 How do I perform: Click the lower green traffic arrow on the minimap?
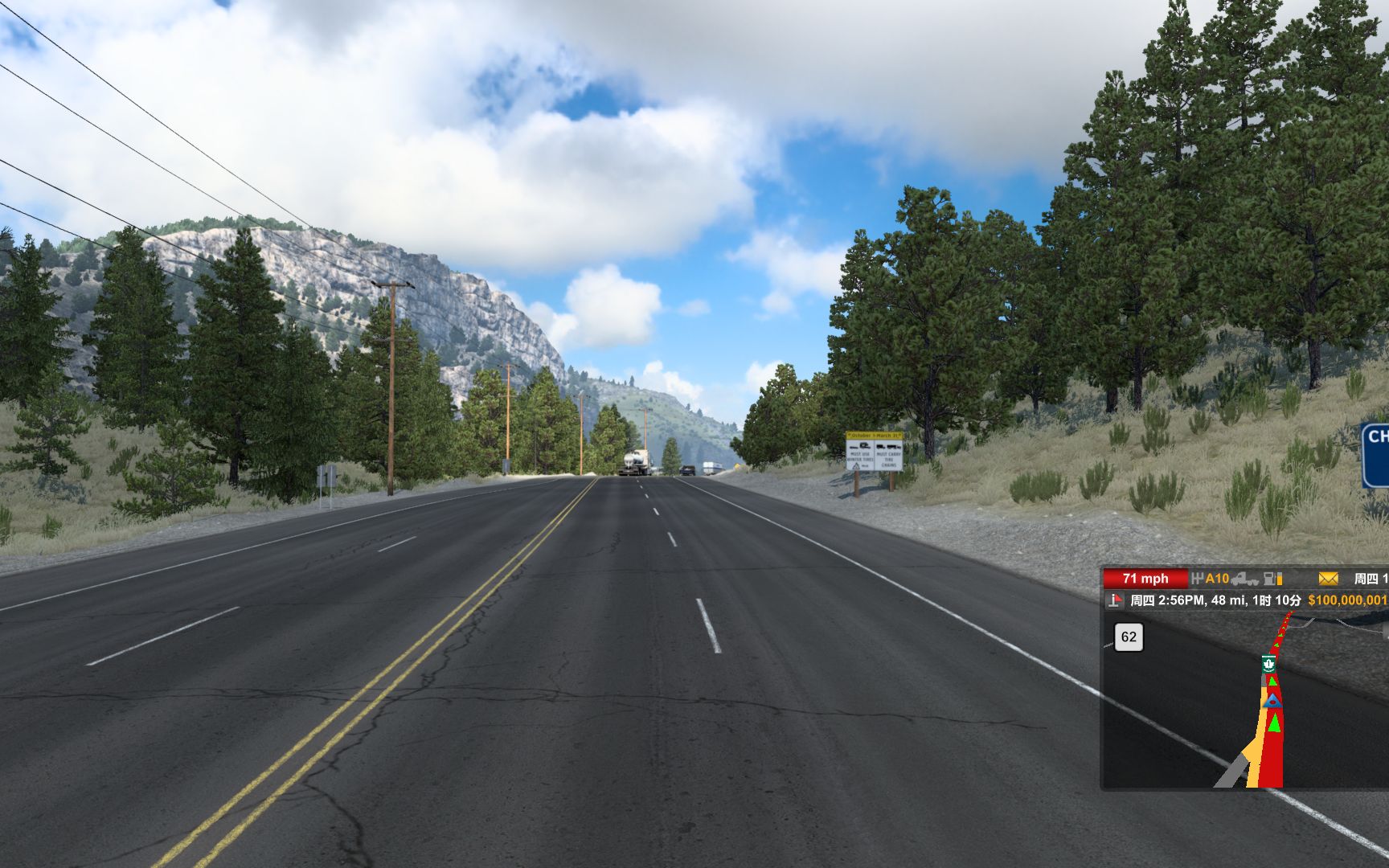pos(1274,723)
